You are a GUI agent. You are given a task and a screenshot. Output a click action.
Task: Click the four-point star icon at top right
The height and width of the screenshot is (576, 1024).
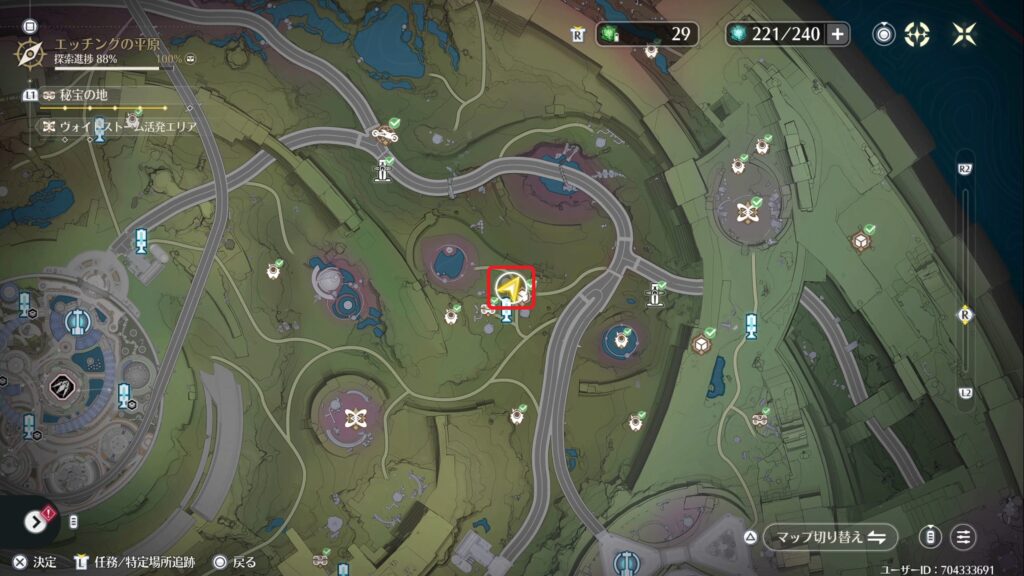pos(964,34)
